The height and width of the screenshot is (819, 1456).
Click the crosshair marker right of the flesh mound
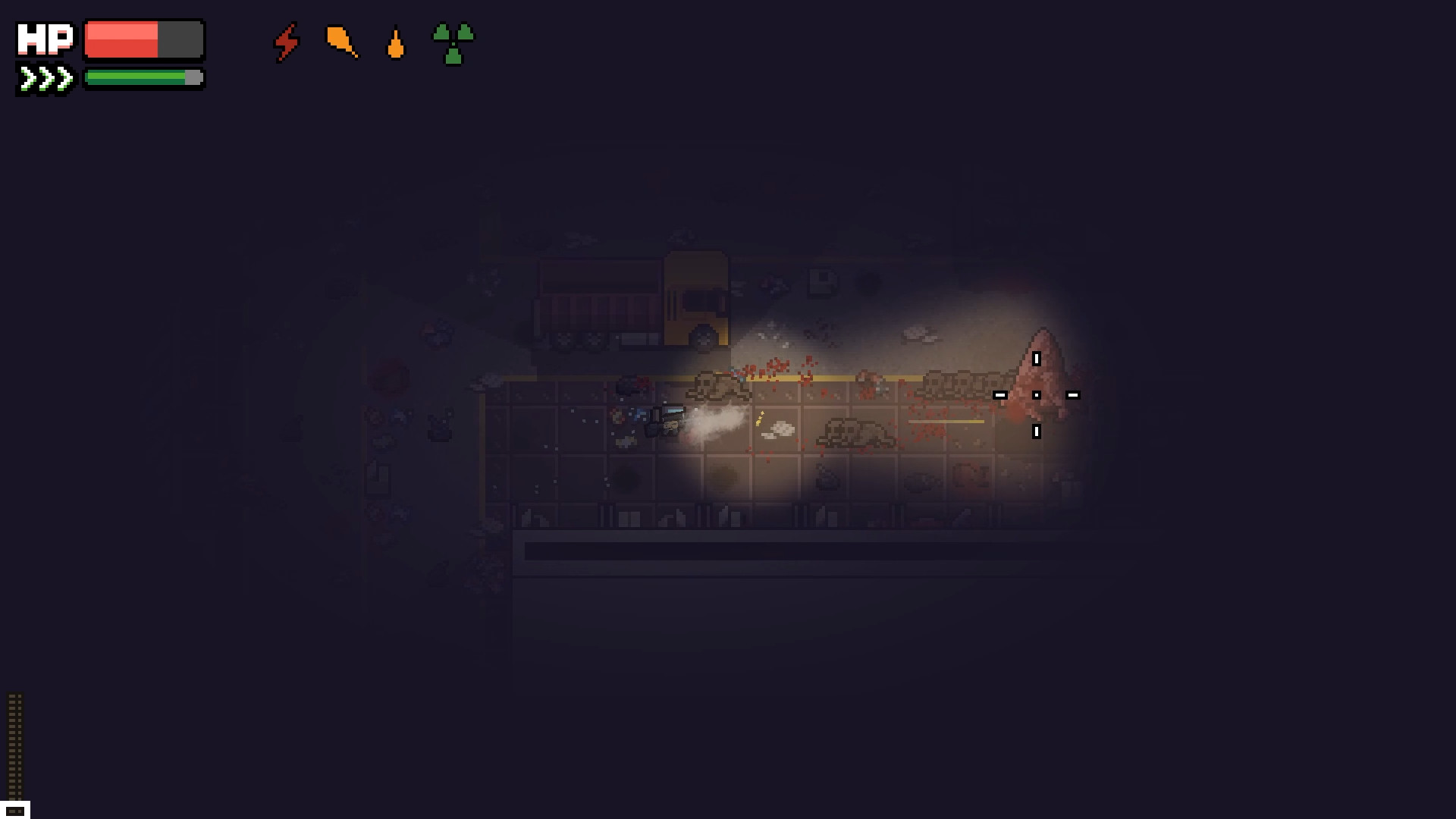tap(1072, 394)
